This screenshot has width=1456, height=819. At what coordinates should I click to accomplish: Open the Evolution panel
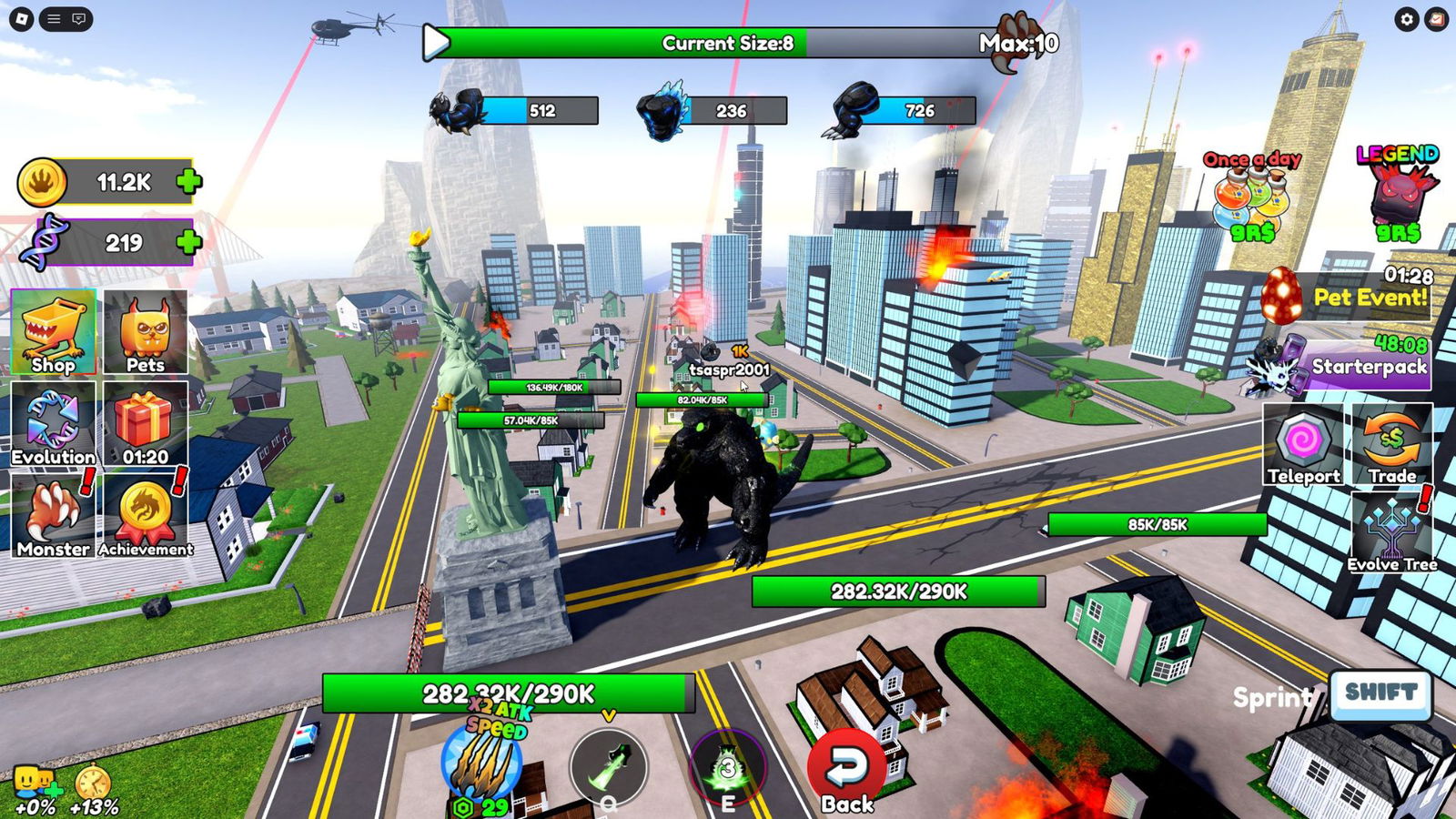tap(54, 424)
